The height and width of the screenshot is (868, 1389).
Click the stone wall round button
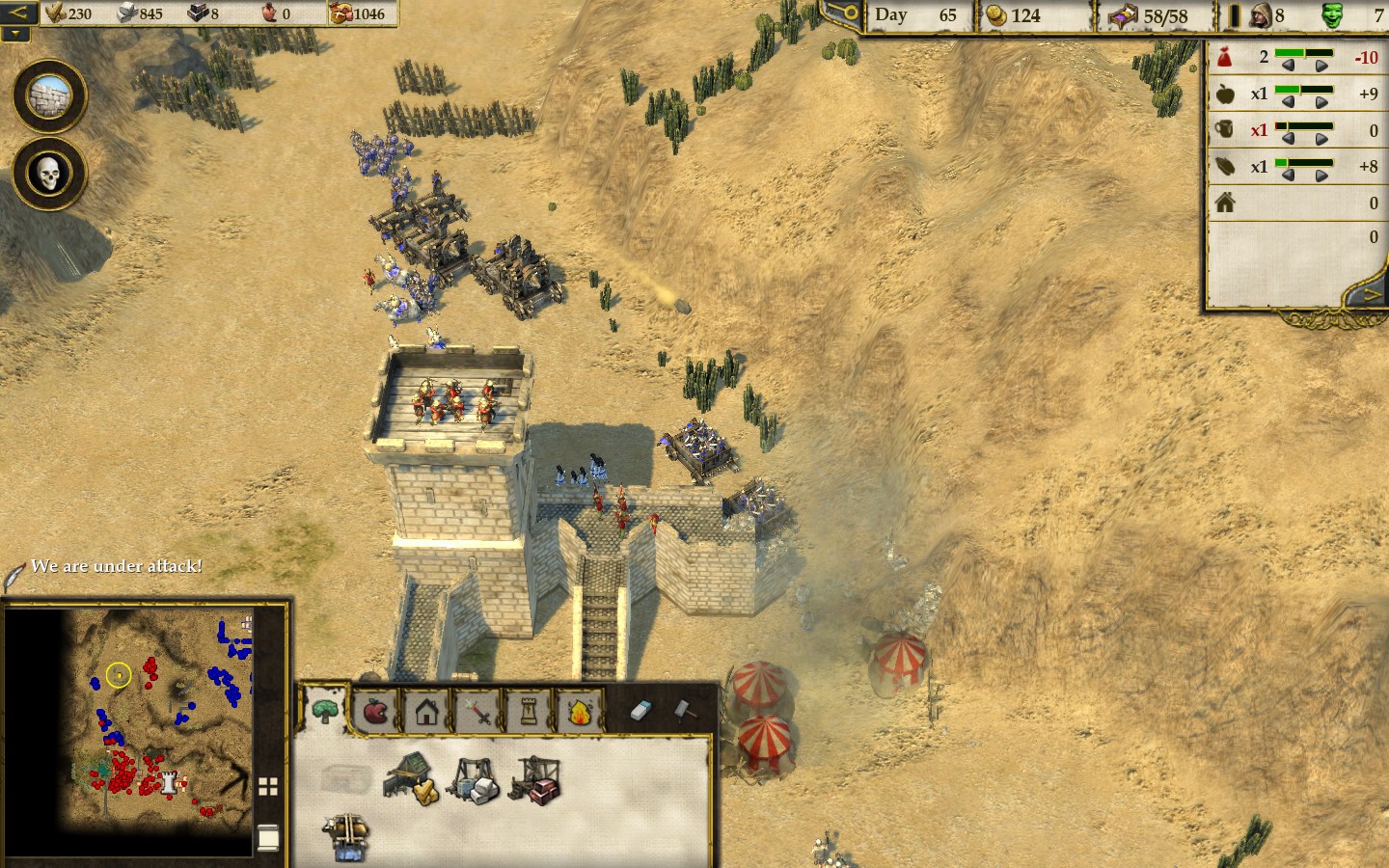click(49, 96)
